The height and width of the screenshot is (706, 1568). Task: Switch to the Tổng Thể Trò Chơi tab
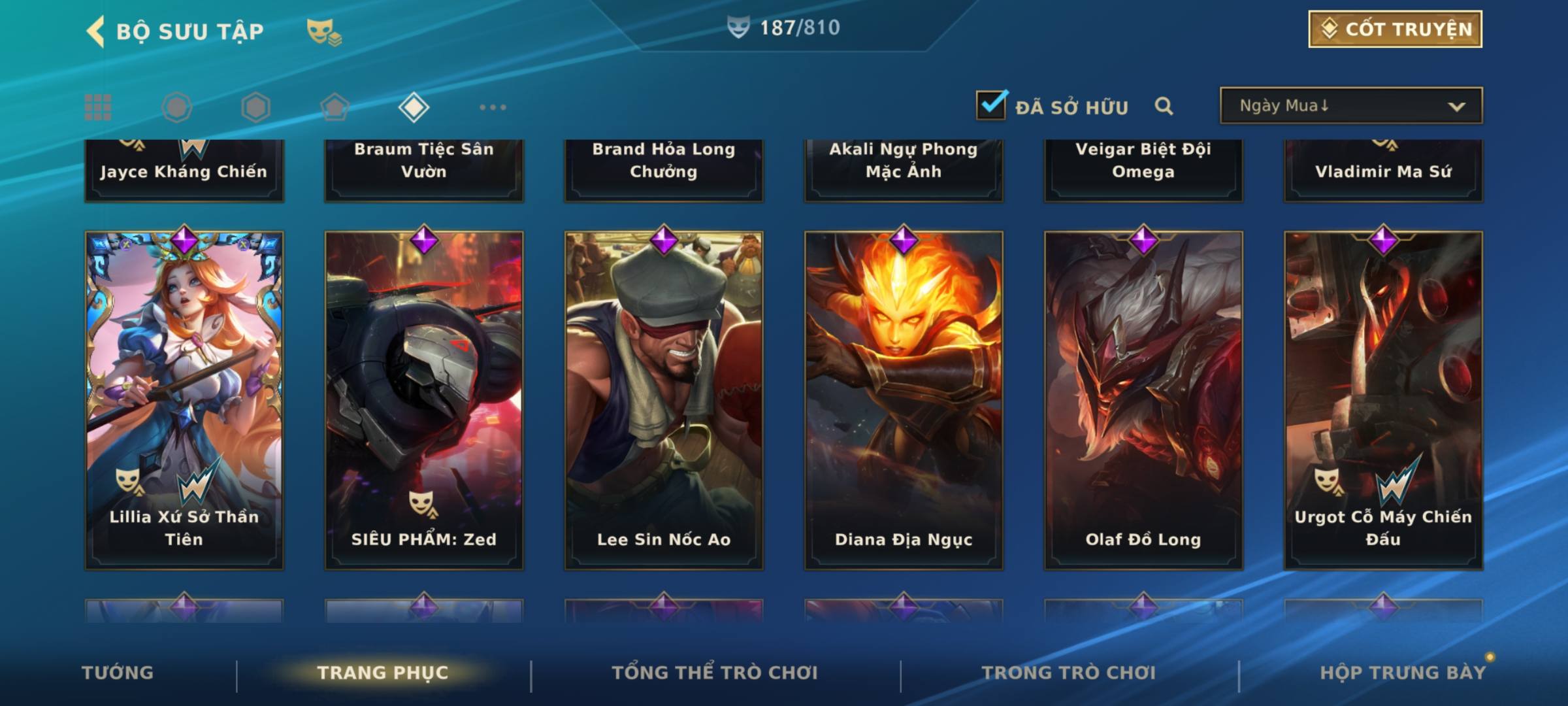pyautogui.click(x=715, y=673)
